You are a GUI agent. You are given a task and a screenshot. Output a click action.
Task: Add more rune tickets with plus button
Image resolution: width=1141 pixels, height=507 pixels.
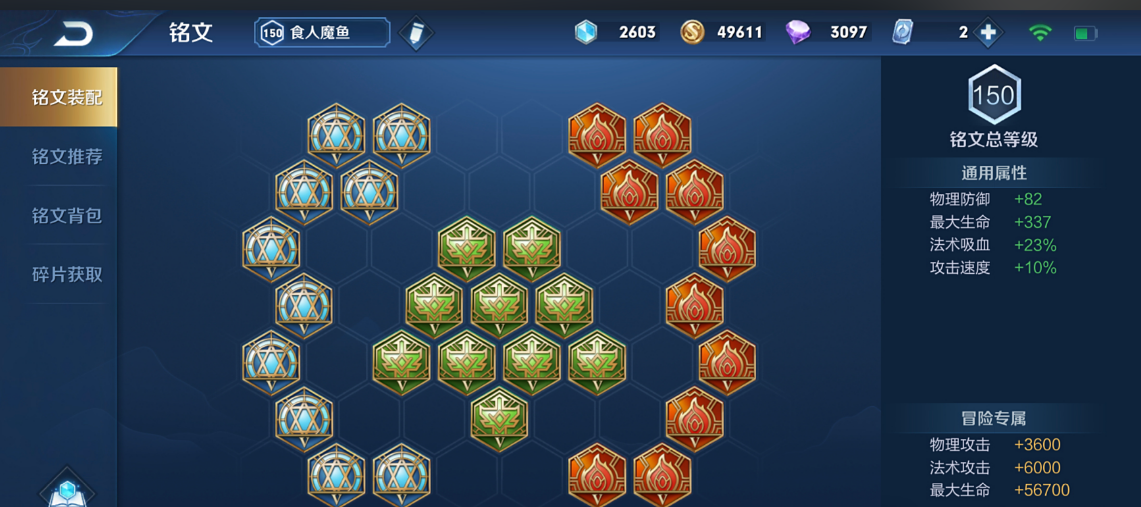(x=988, y=33)
